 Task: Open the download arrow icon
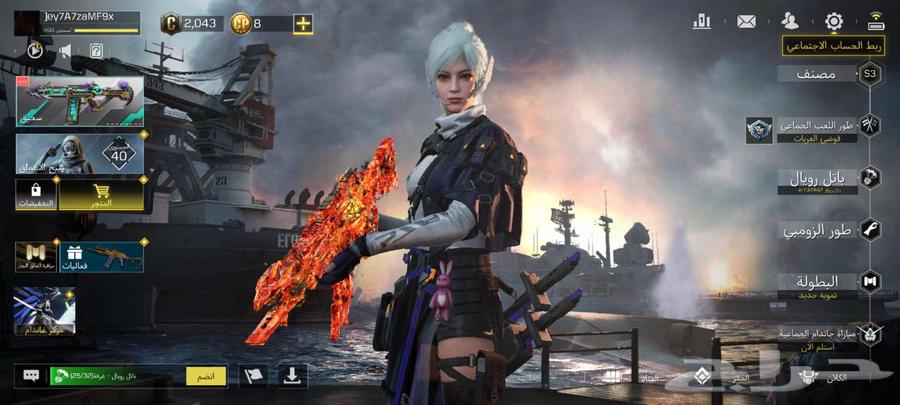tap(293, 376)
